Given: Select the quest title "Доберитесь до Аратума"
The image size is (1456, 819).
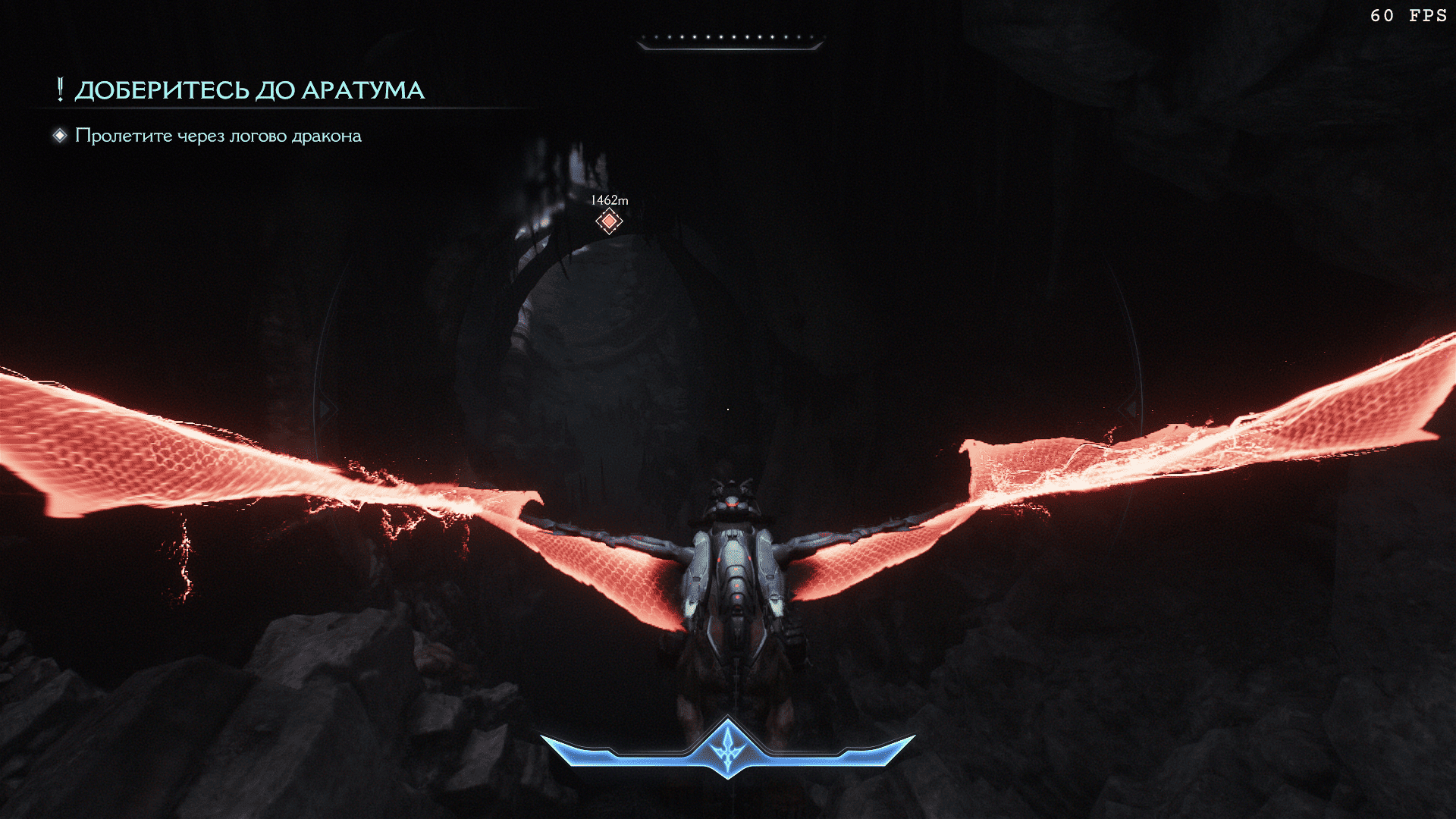Looking at the screenshot, I should pos(249,90).
